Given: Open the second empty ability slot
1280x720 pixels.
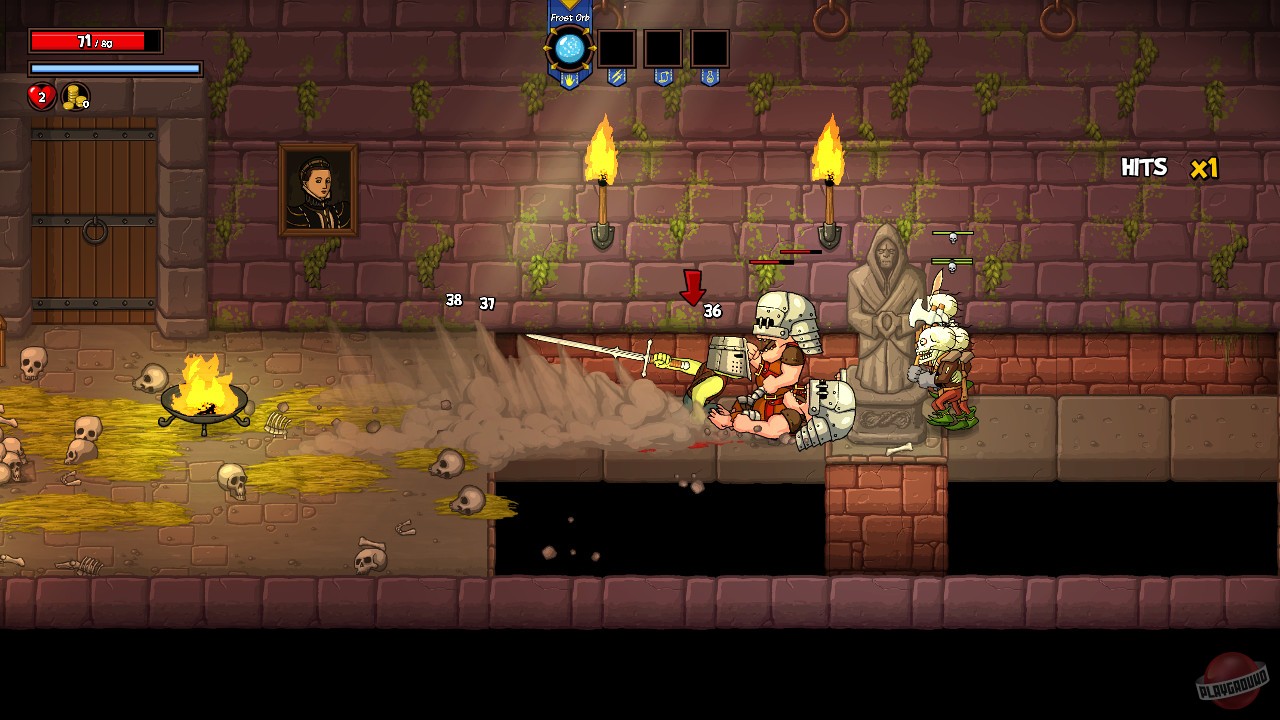Looking at the screenshot, I should pyautogui.click(x=664, y=48).
